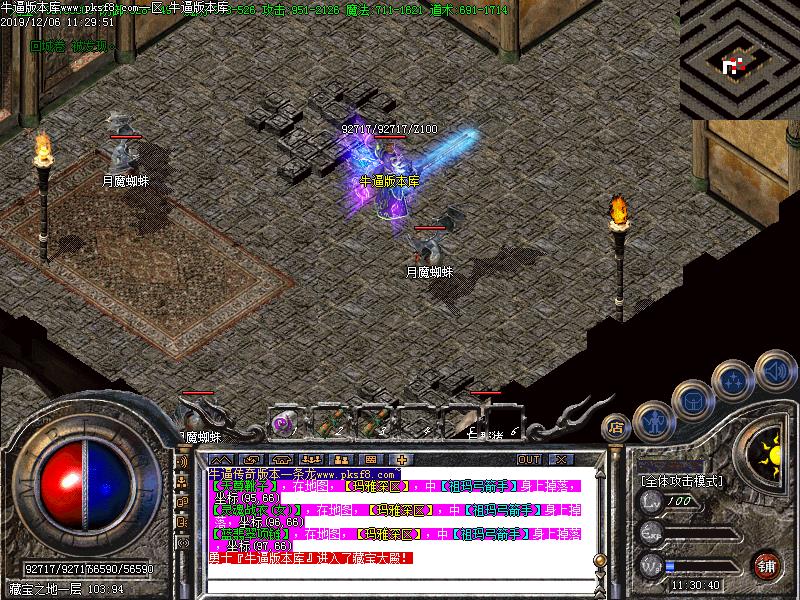
Task: Open the bag inventory round button
Action: point(693,401)
